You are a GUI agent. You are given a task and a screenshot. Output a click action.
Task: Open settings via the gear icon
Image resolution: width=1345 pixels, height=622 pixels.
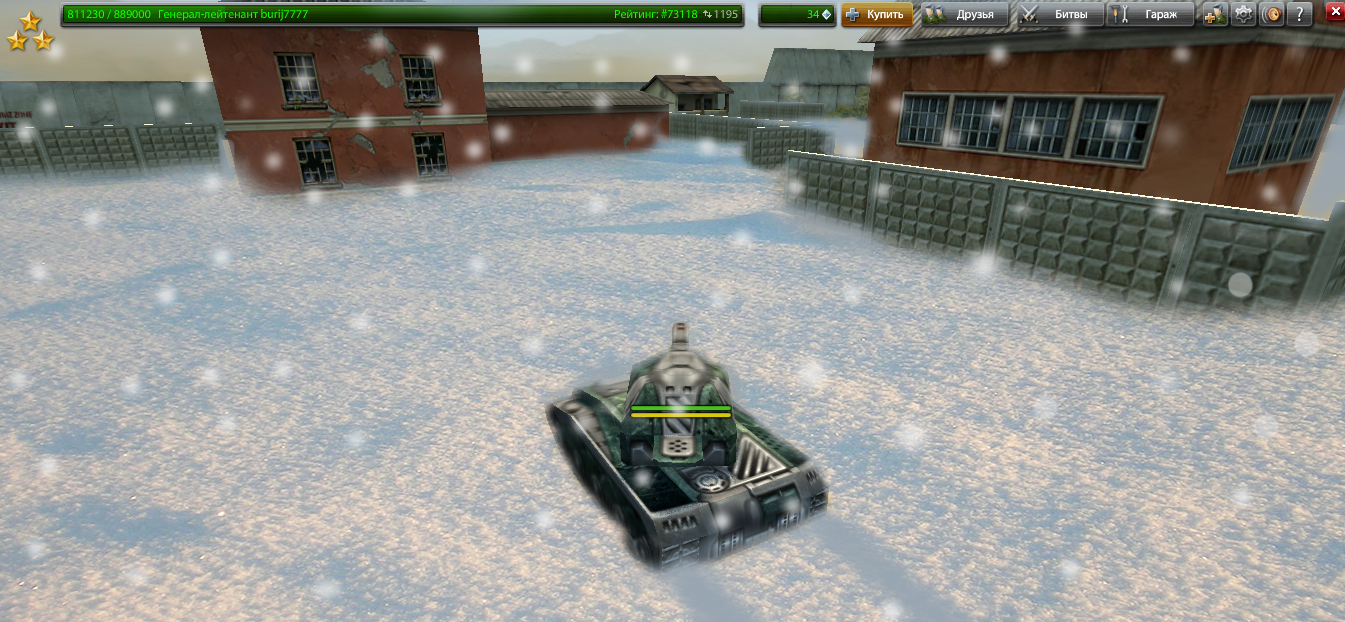coord(1243,14)
